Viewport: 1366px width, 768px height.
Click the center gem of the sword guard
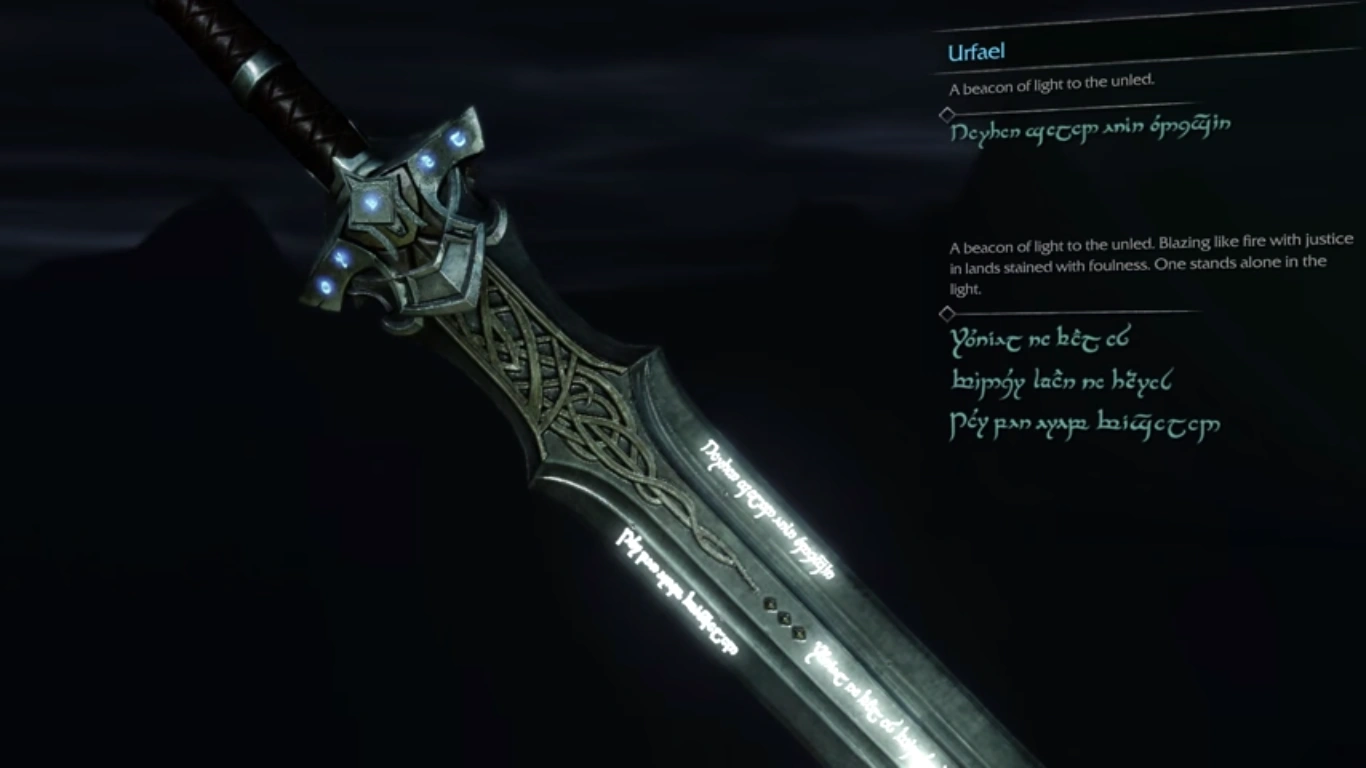[x=373, y=200]
